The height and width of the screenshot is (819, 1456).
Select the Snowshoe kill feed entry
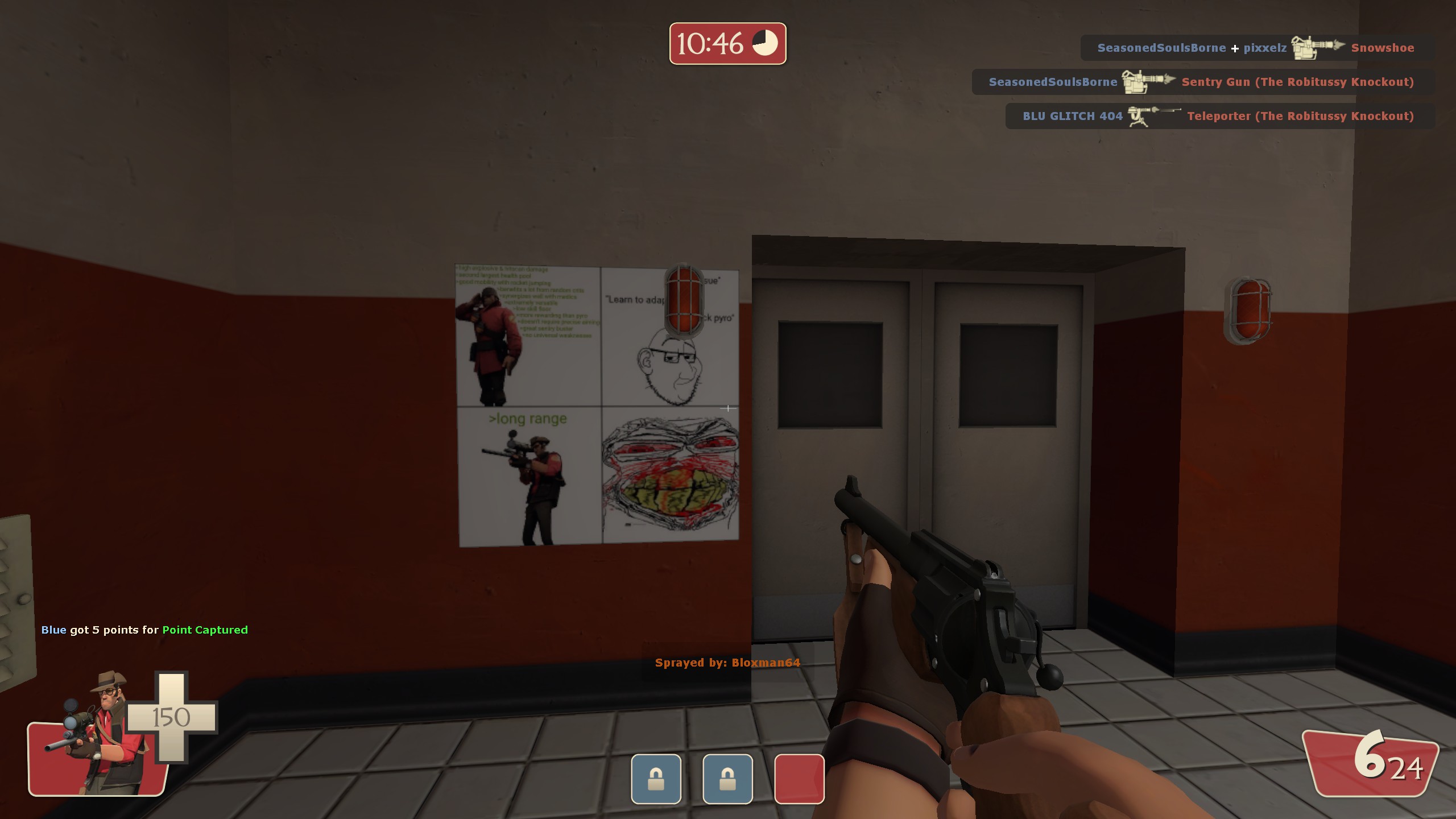click(1255, 48)
